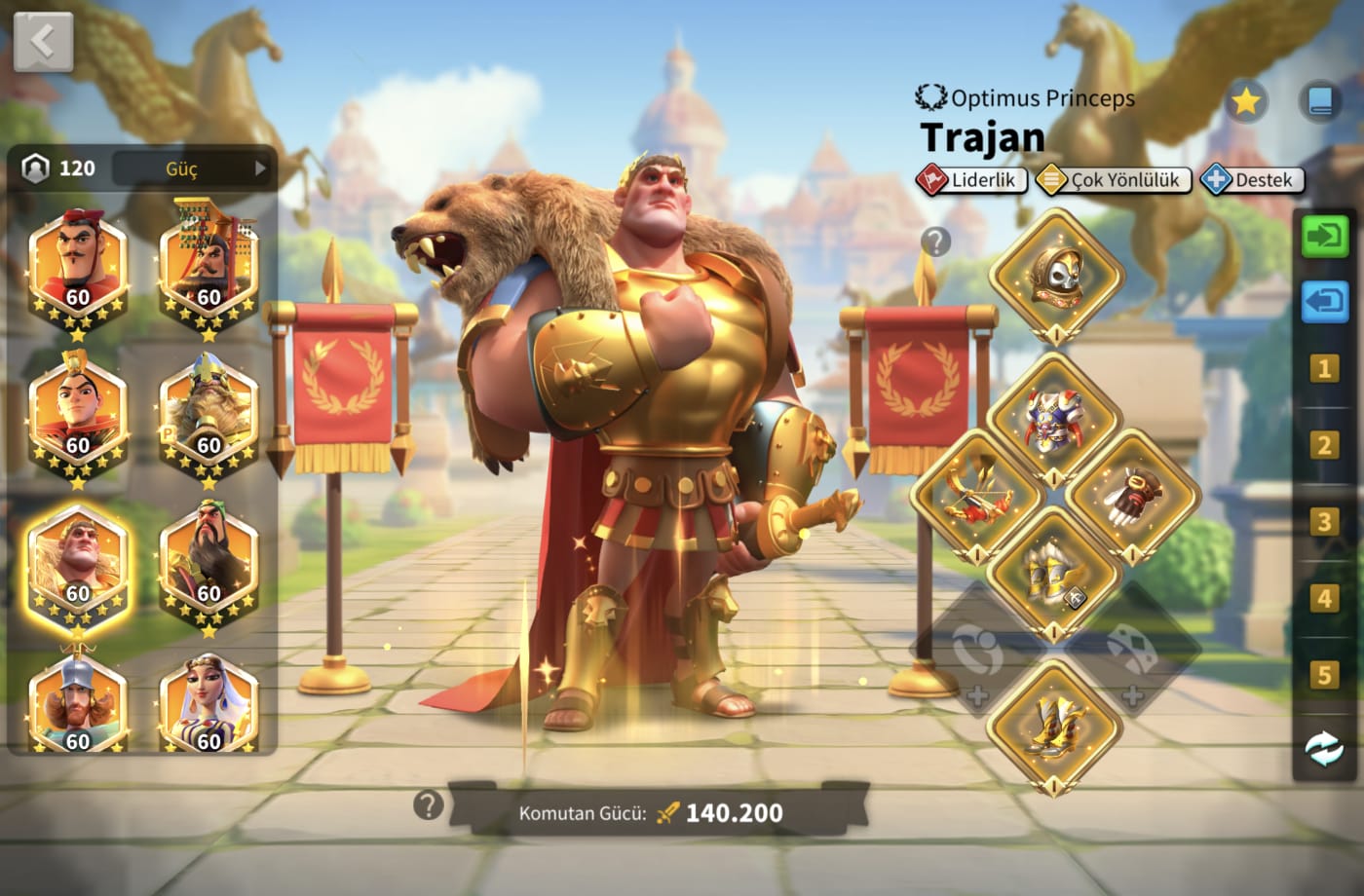Switch to equipment preset 1

click(x=1323, y=369)
